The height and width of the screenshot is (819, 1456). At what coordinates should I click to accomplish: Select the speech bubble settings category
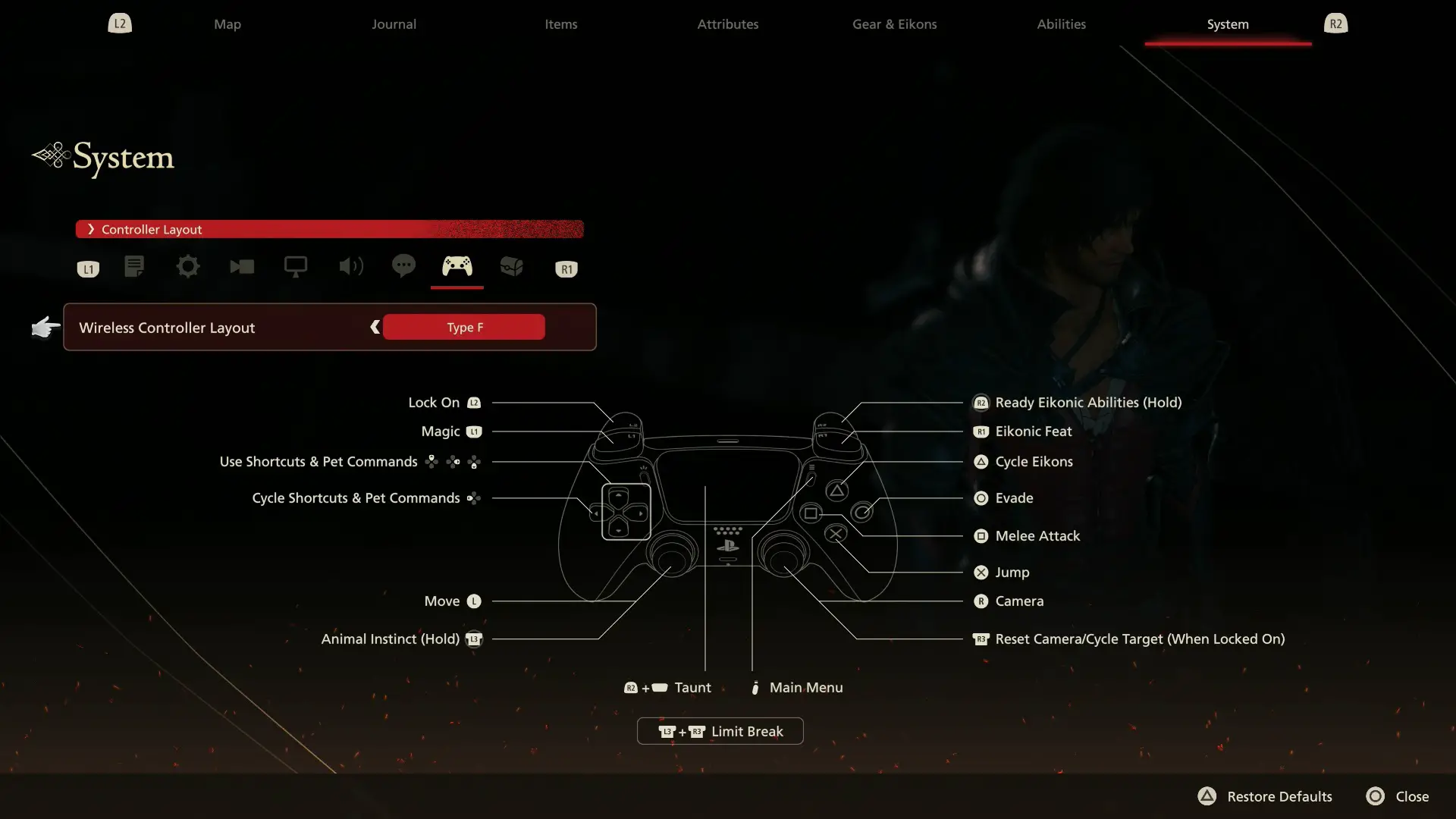pyautogui.click(x=403, y=266)
